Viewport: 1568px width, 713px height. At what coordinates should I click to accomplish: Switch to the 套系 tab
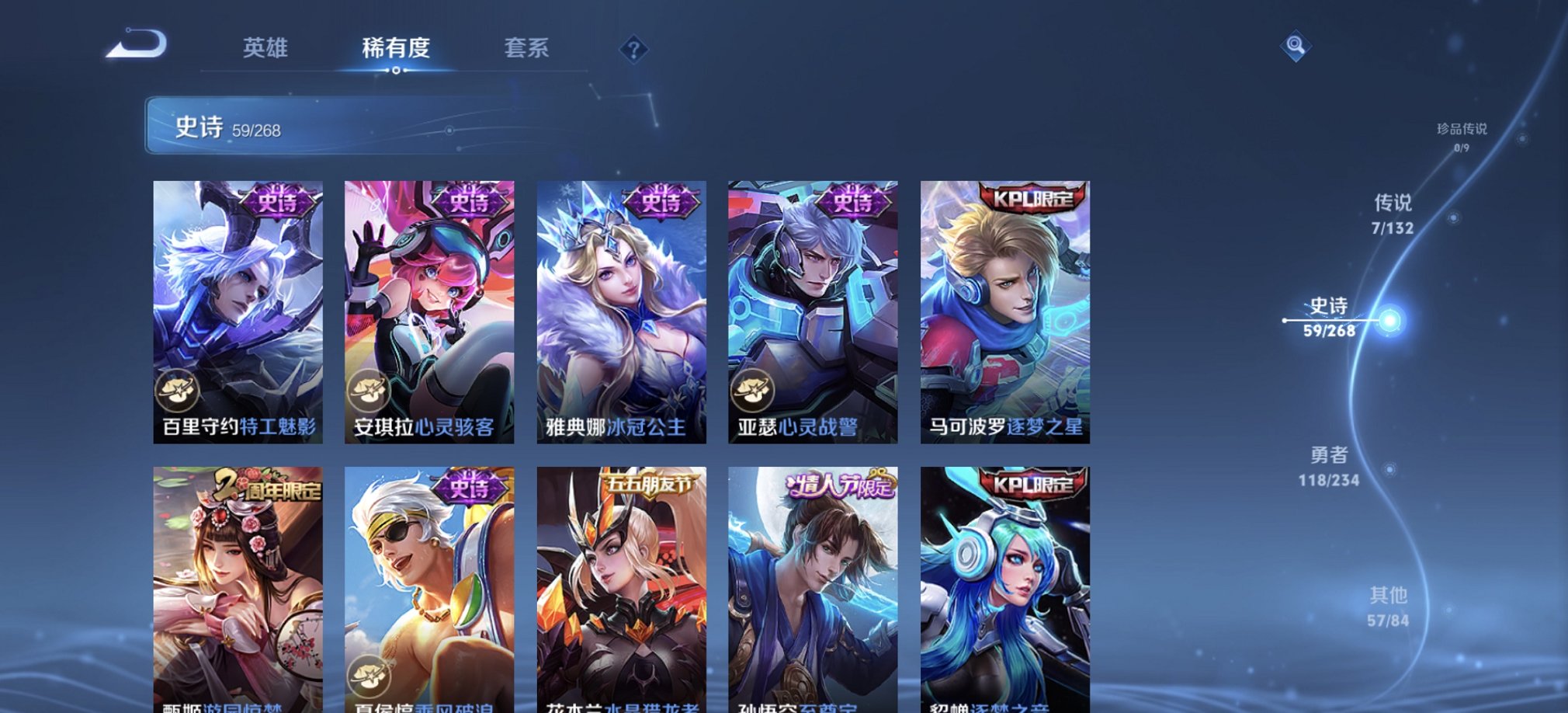tap(526, 49)
